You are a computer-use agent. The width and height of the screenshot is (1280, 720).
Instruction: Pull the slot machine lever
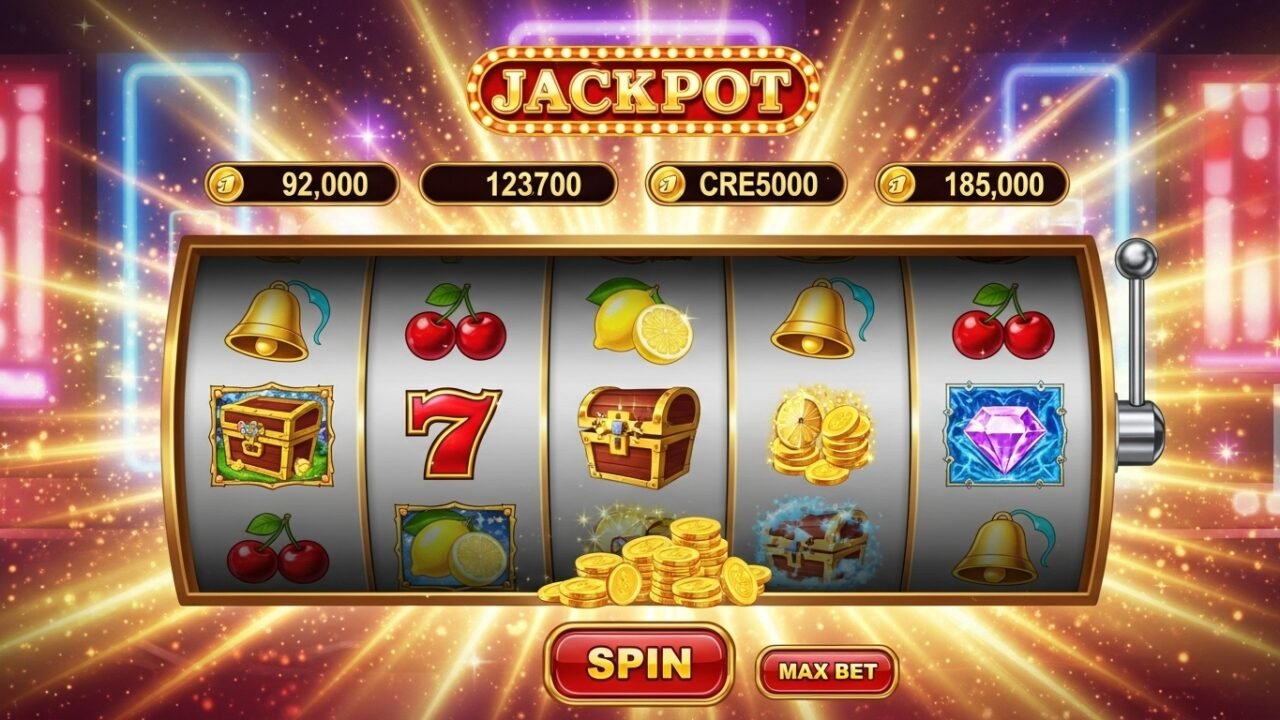[1135, 262]
